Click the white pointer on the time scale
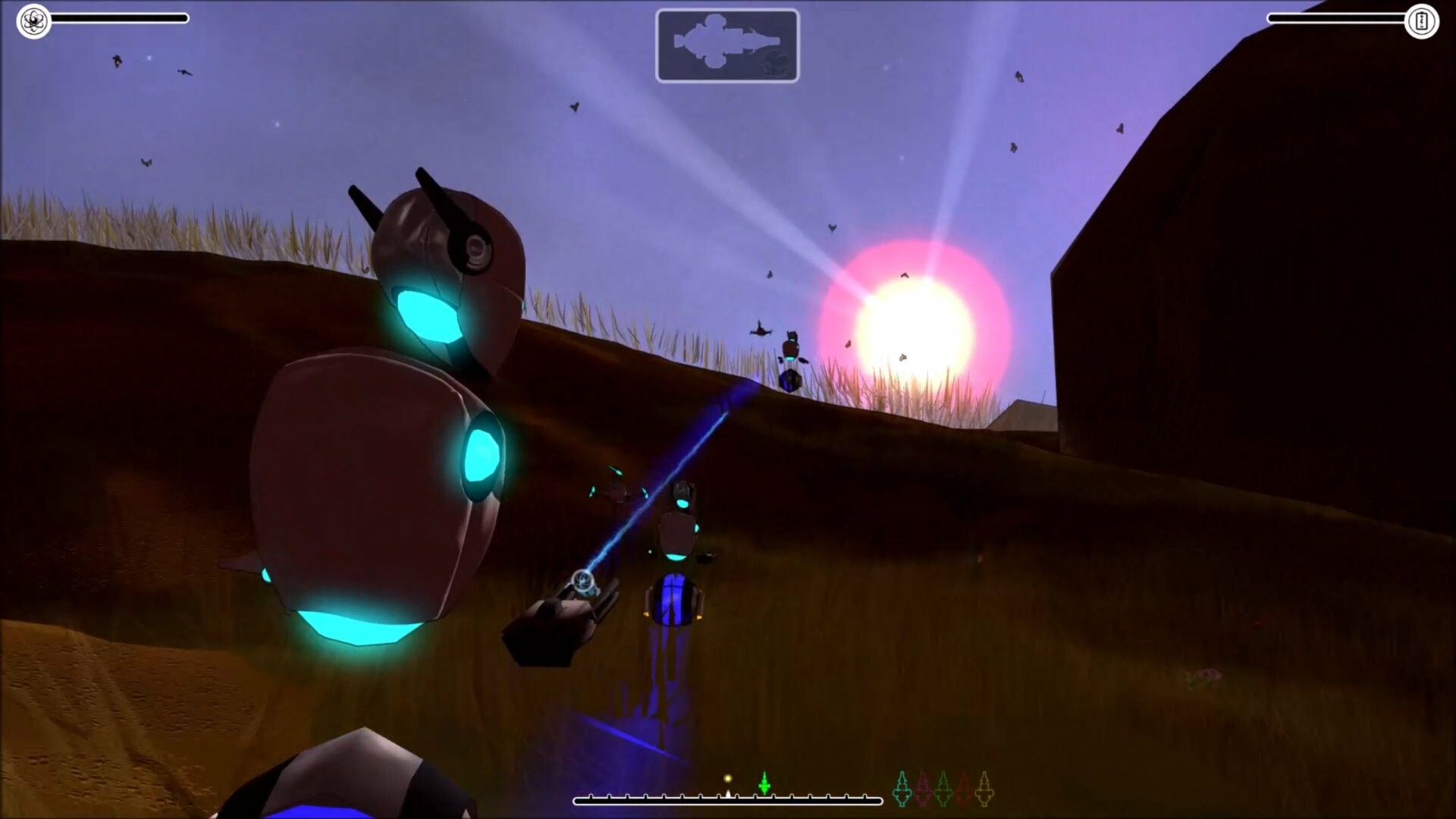1456x819 pixels. coord(728,794)
